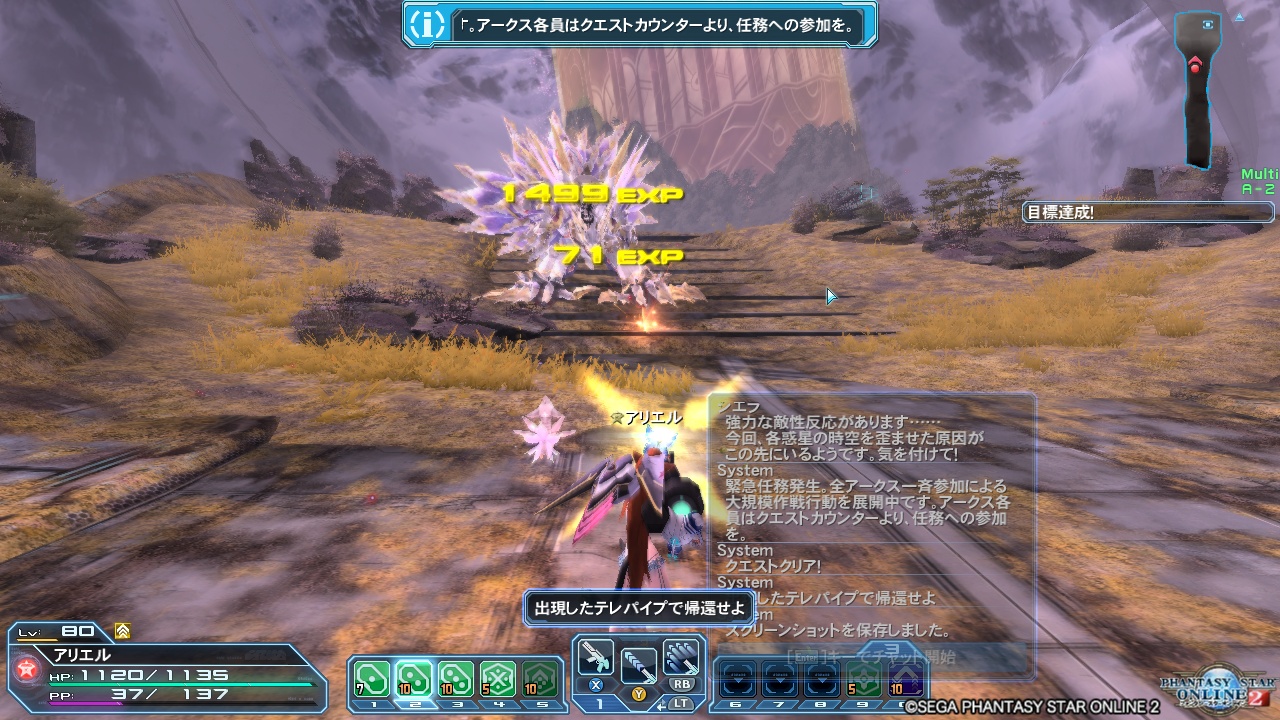Click the gold level-up arrow next to Lv 80
Viewport: 1280px width, 720px height.
pyautogui.click(x=121, y=632)
